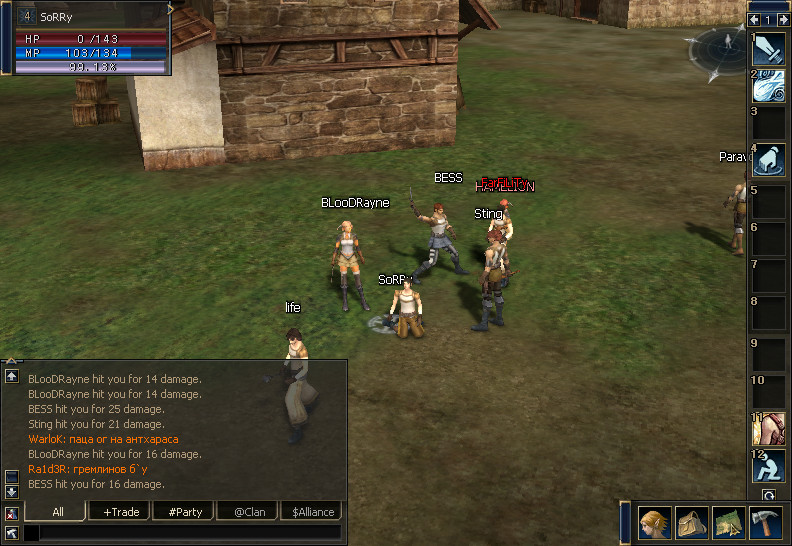Use the sword attack shortcut in slot 1
Viewport: 792px width, 546px height.
[x=769, y=49]
